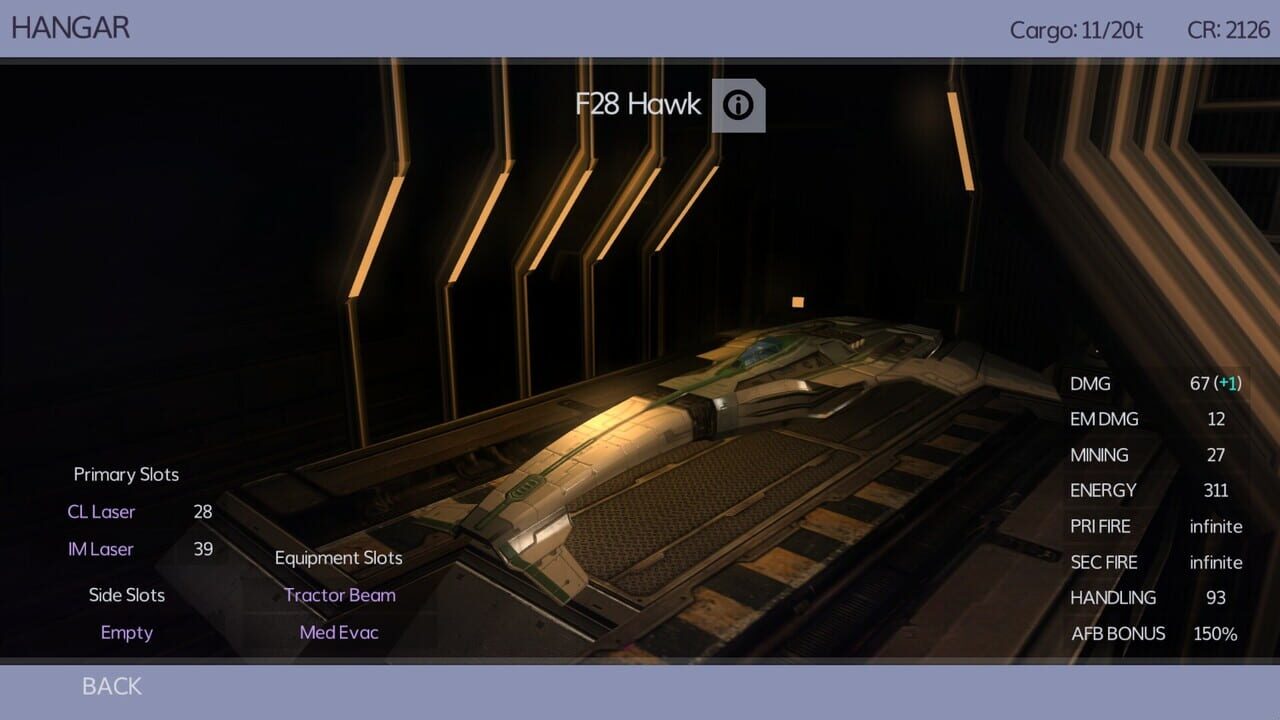The width and height of the screenshot is (1280, 720).
Task: Open the F28 Hawk info icon
Action: tap(739, 105)
